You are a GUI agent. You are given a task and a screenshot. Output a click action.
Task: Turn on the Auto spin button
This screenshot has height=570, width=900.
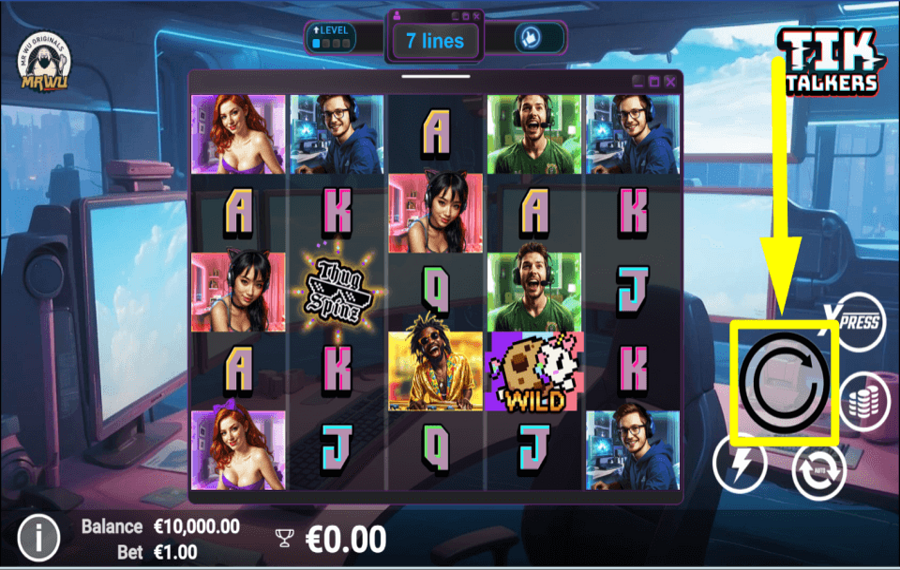pos(818,472)
